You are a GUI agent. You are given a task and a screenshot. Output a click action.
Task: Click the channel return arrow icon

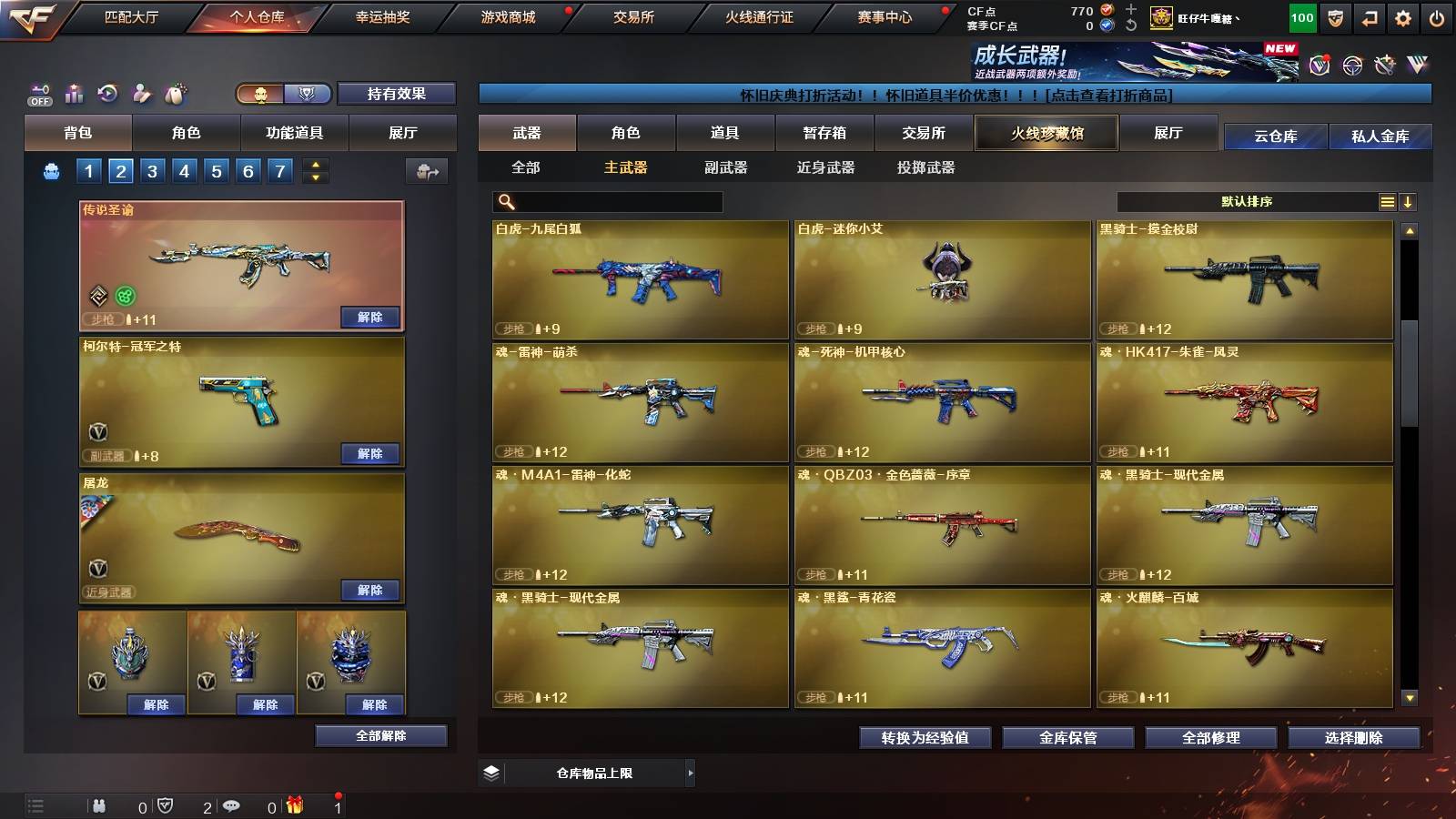tap(1368, 18)
